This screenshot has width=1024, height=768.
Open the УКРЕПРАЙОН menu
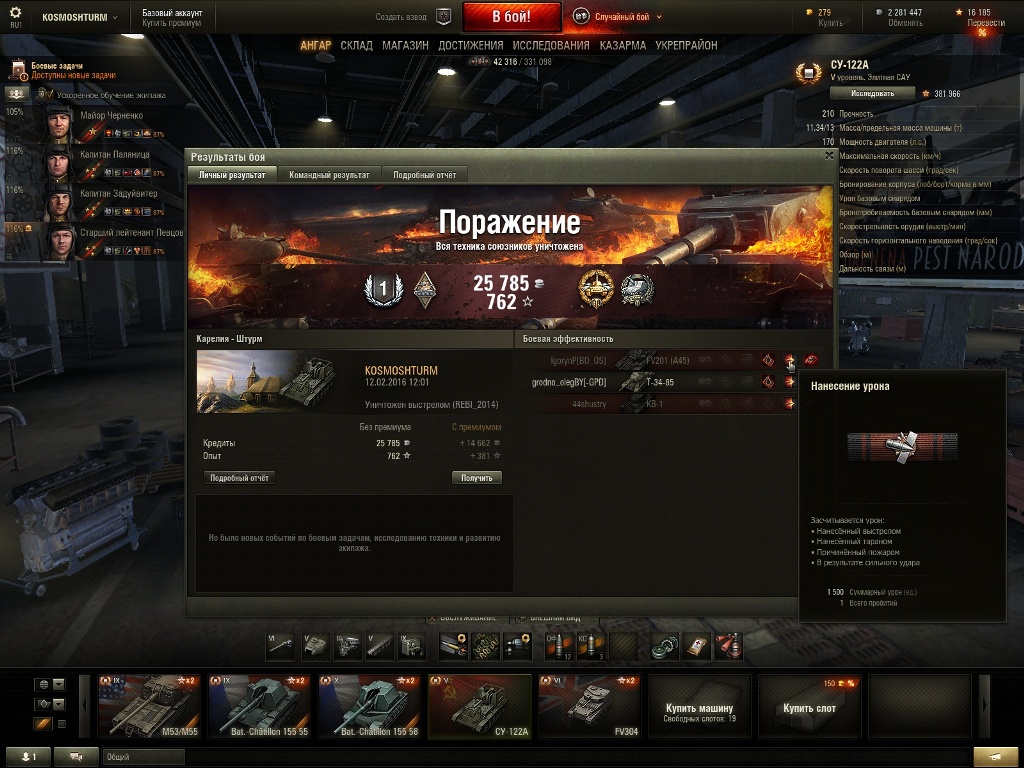[x=688, y=46]
